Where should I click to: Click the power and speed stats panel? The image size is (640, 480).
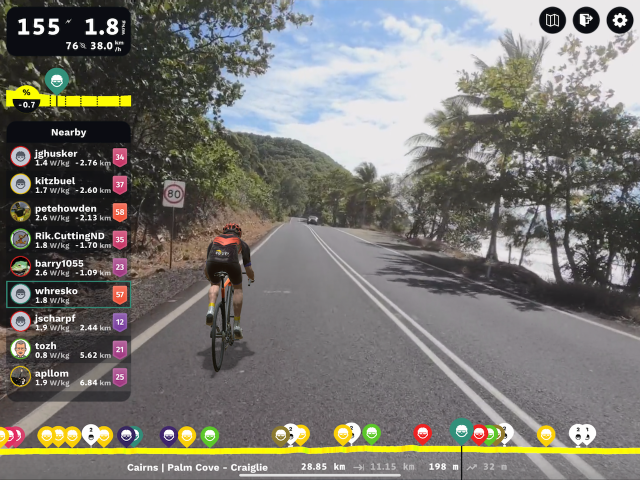68,31
